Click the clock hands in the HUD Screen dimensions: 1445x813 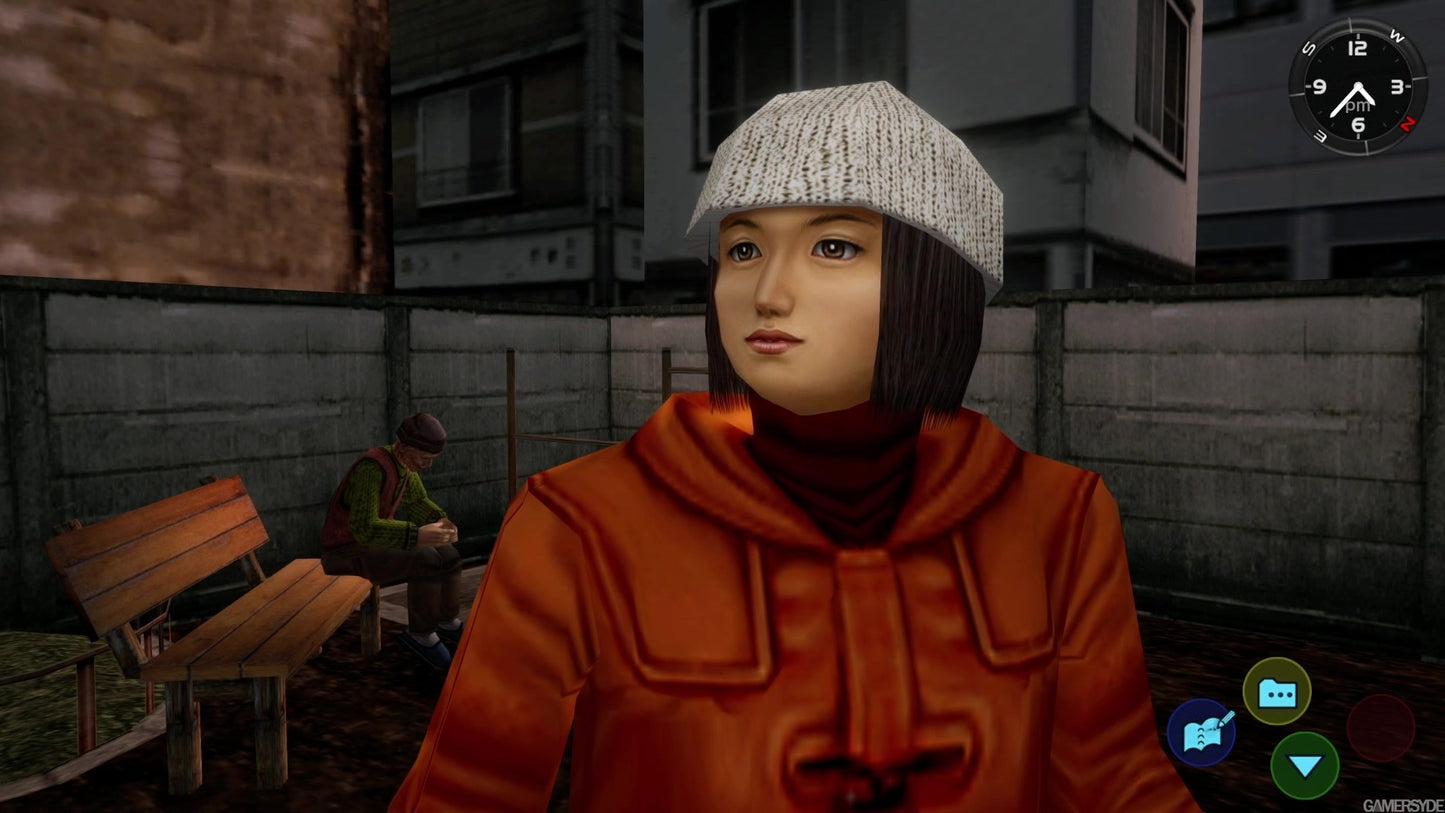1353,95
